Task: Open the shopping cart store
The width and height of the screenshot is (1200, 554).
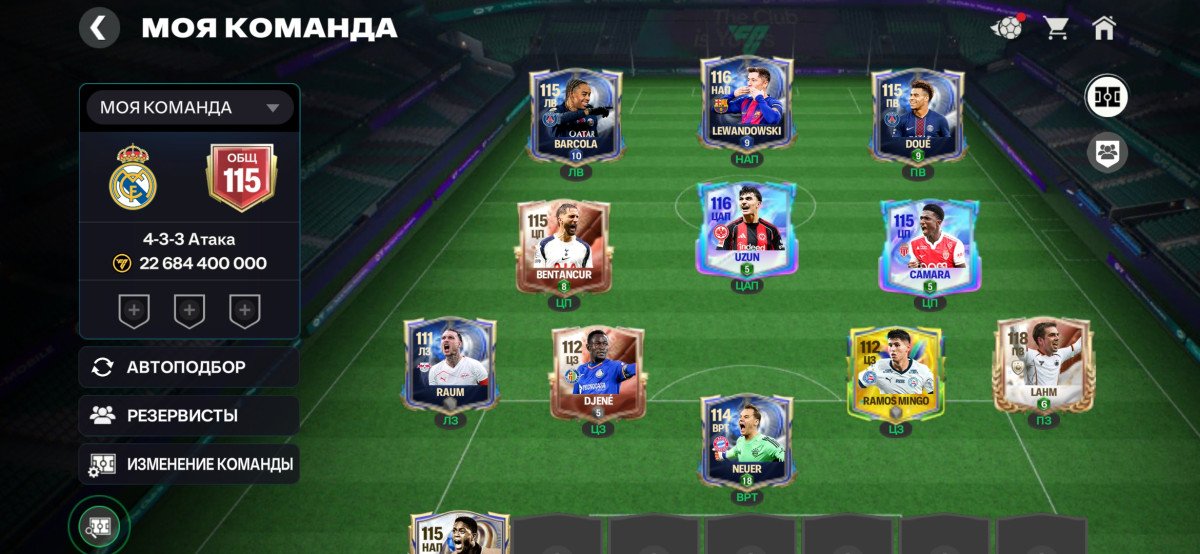Action: 1056,28
